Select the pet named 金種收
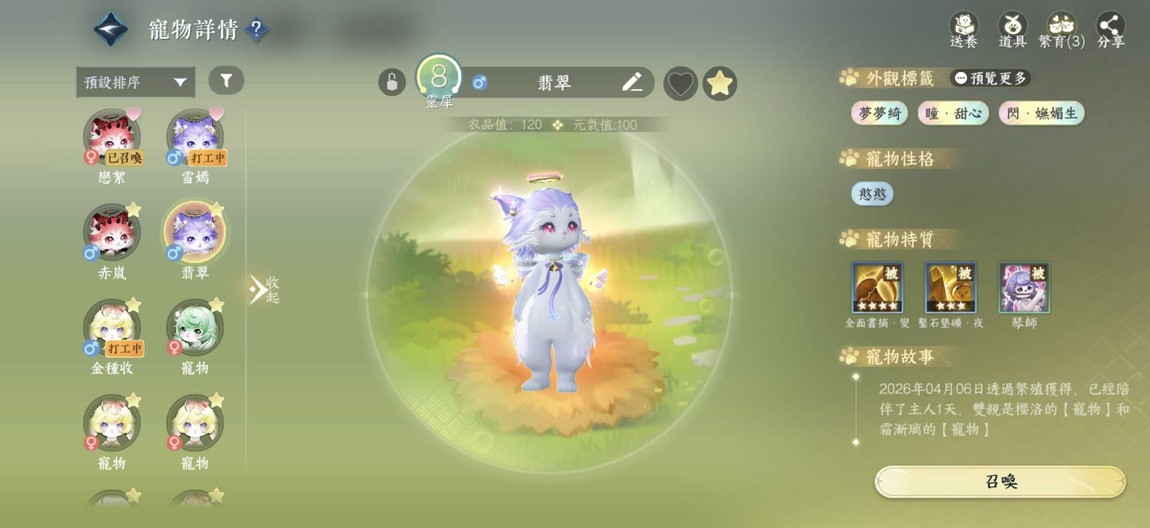This screenshot has width=1150, height=528. (x=112, y=330)
